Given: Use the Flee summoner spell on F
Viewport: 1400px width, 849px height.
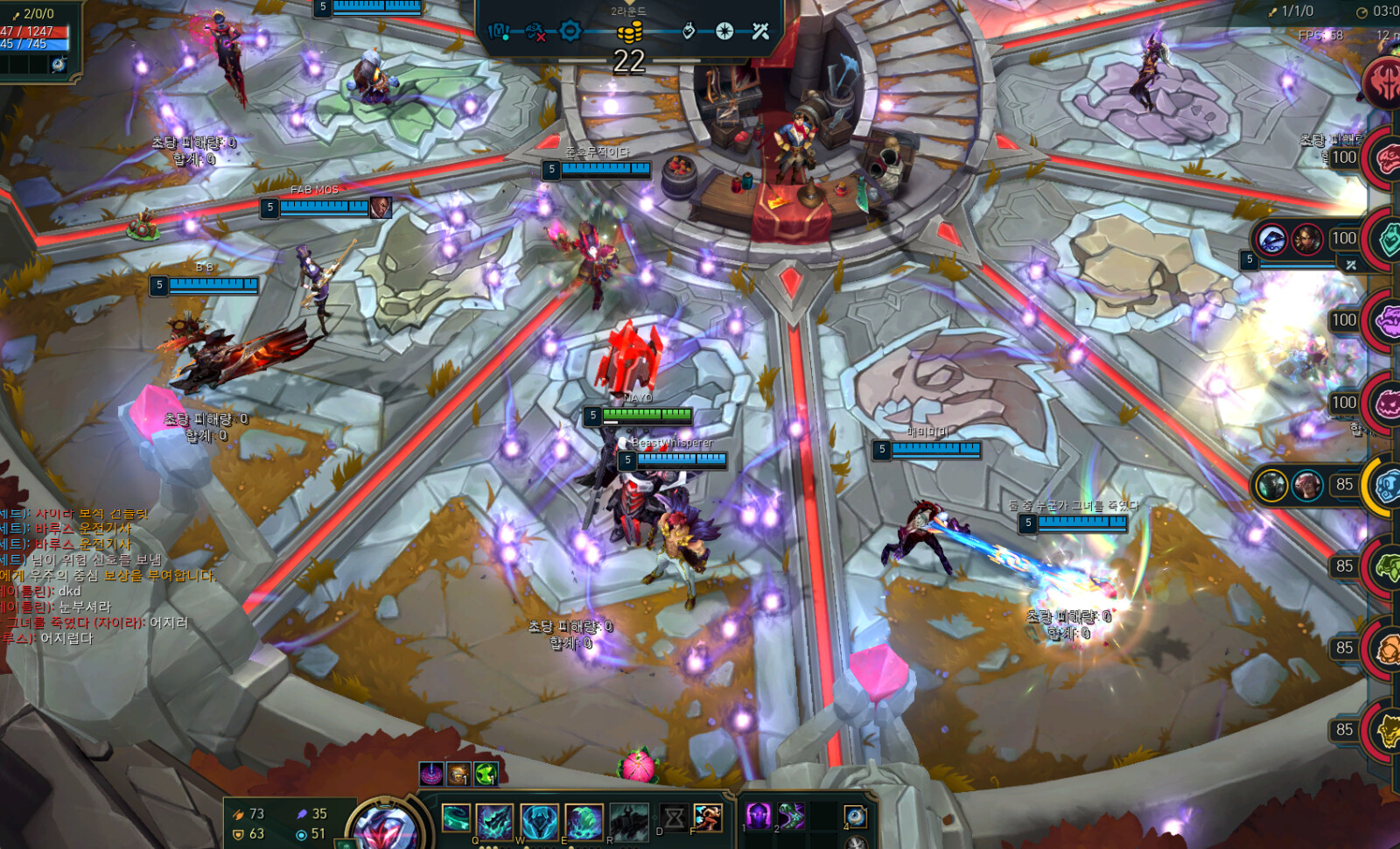Looking at the screenshot, I should (708, 818).
